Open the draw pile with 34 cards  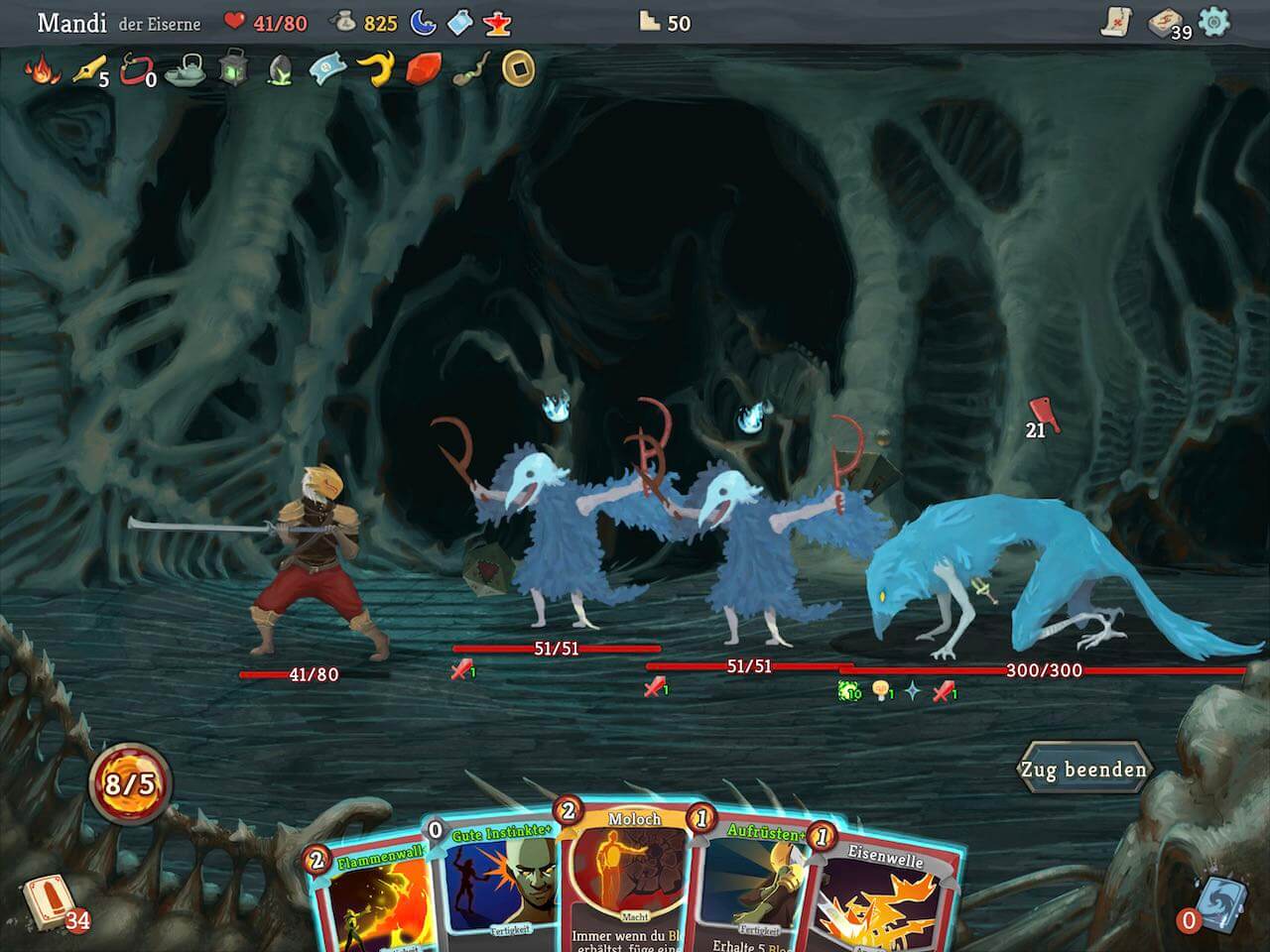45,900
